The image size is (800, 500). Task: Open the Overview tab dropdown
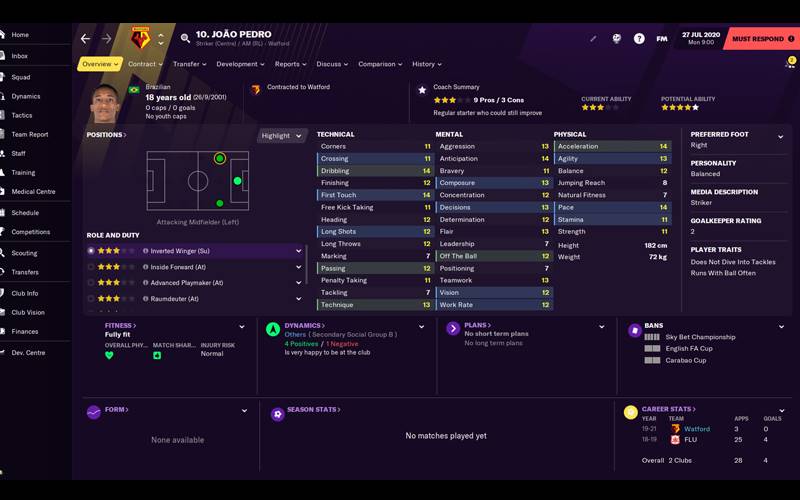(100, 64)
